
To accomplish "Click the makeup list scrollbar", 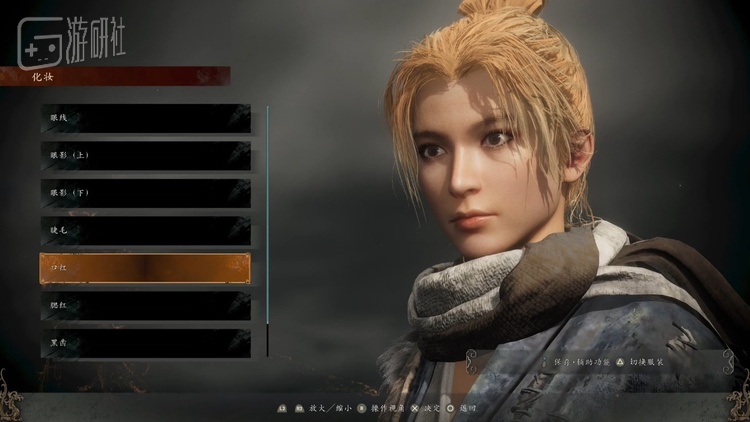I will click(x=267, y=228).
